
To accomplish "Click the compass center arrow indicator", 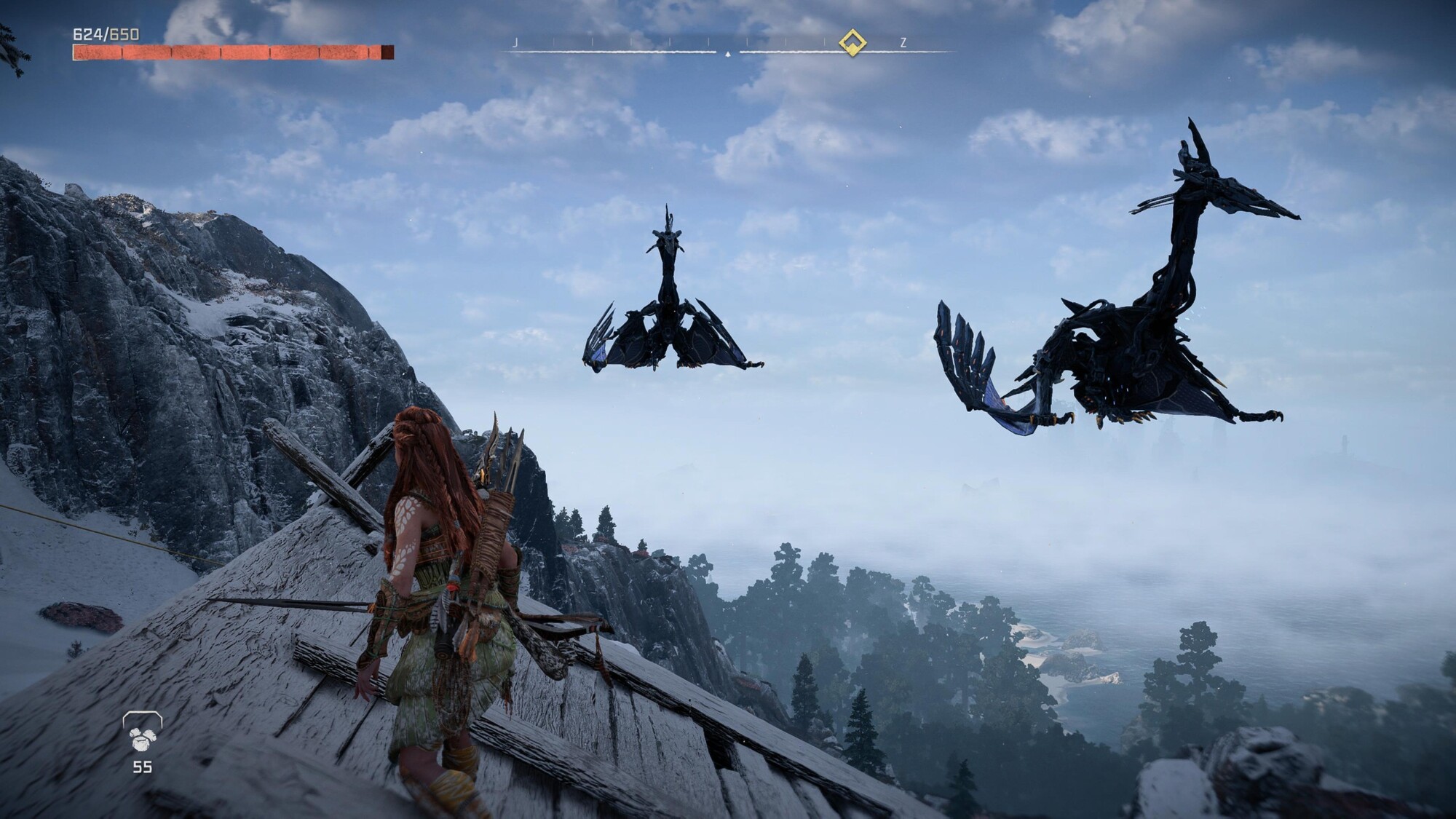I will point(727,53).
